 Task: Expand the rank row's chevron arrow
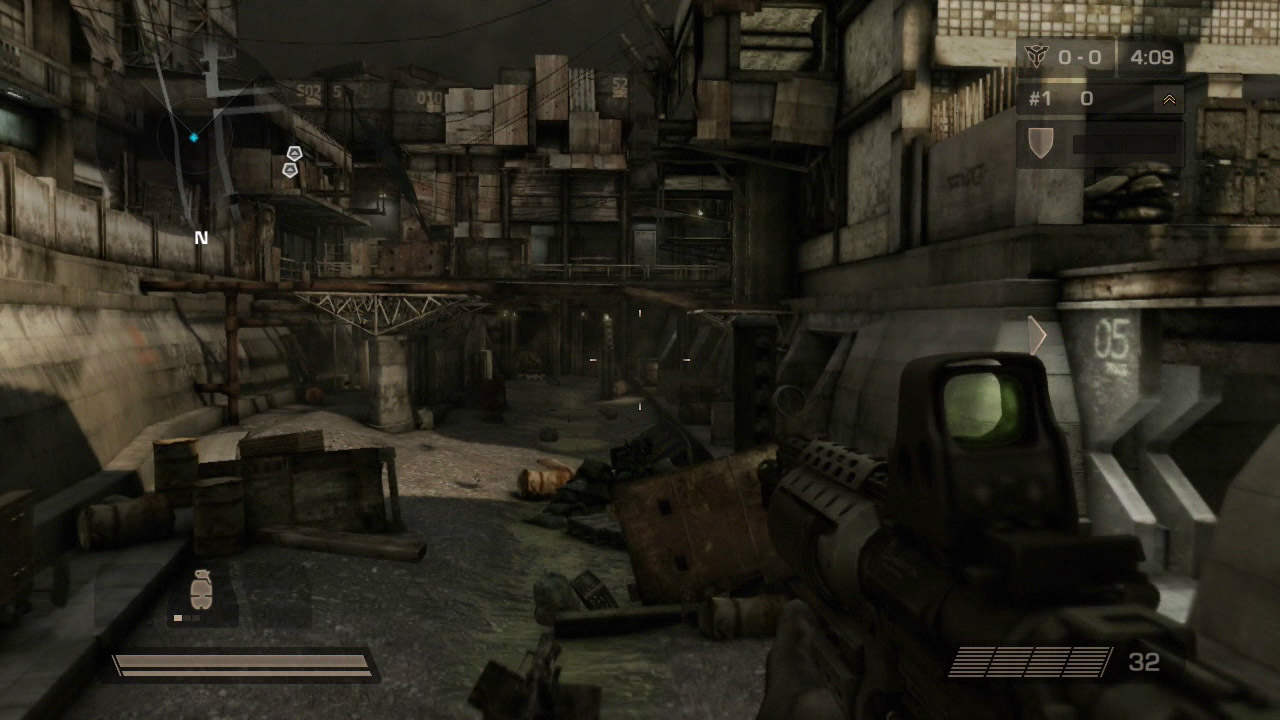(x=1168, y=99)
